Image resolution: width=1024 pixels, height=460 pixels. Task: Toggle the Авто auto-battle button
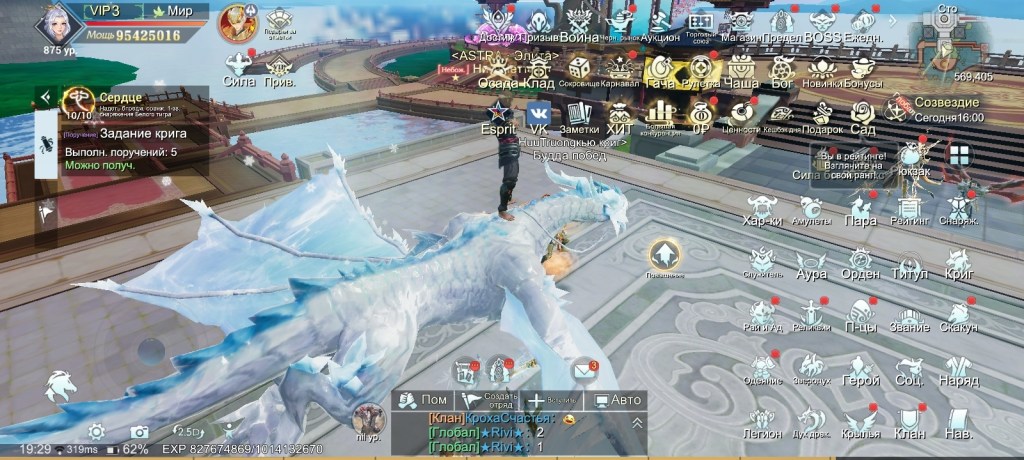(617, 400)
